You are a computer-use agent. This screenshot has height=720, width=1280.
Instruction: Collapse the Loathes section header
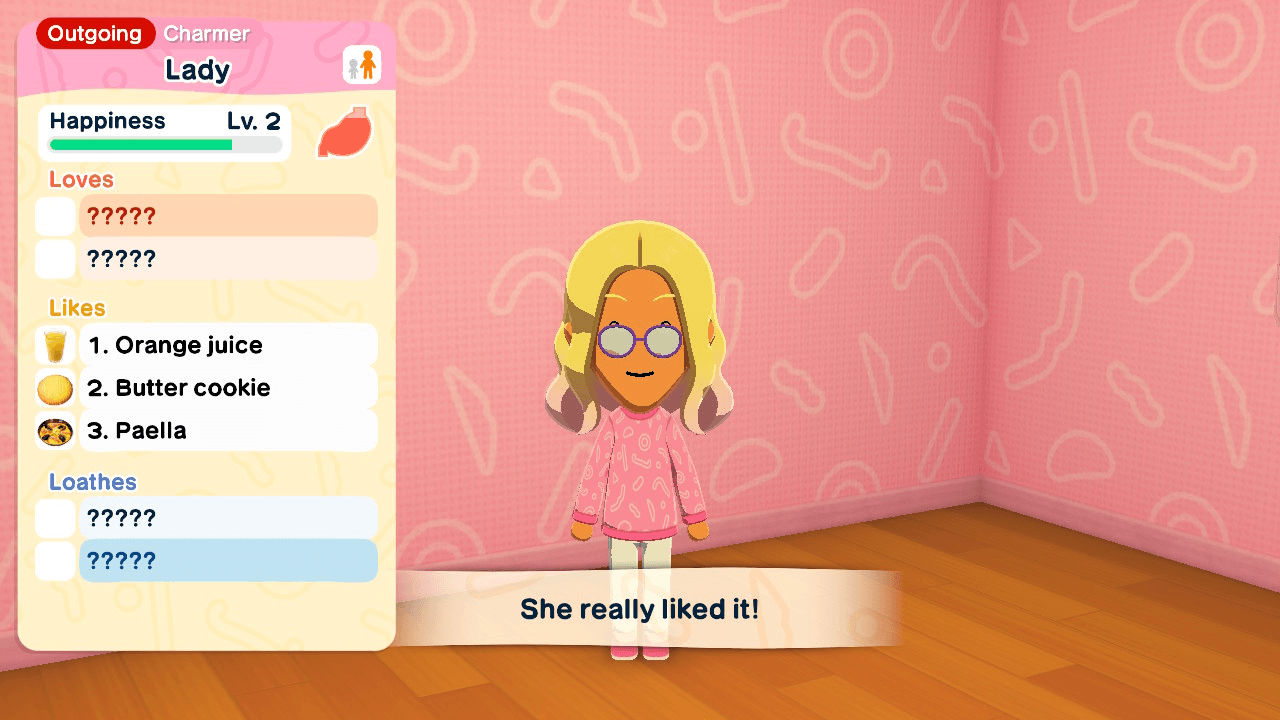pyautogui.click(x=92, y=481)
